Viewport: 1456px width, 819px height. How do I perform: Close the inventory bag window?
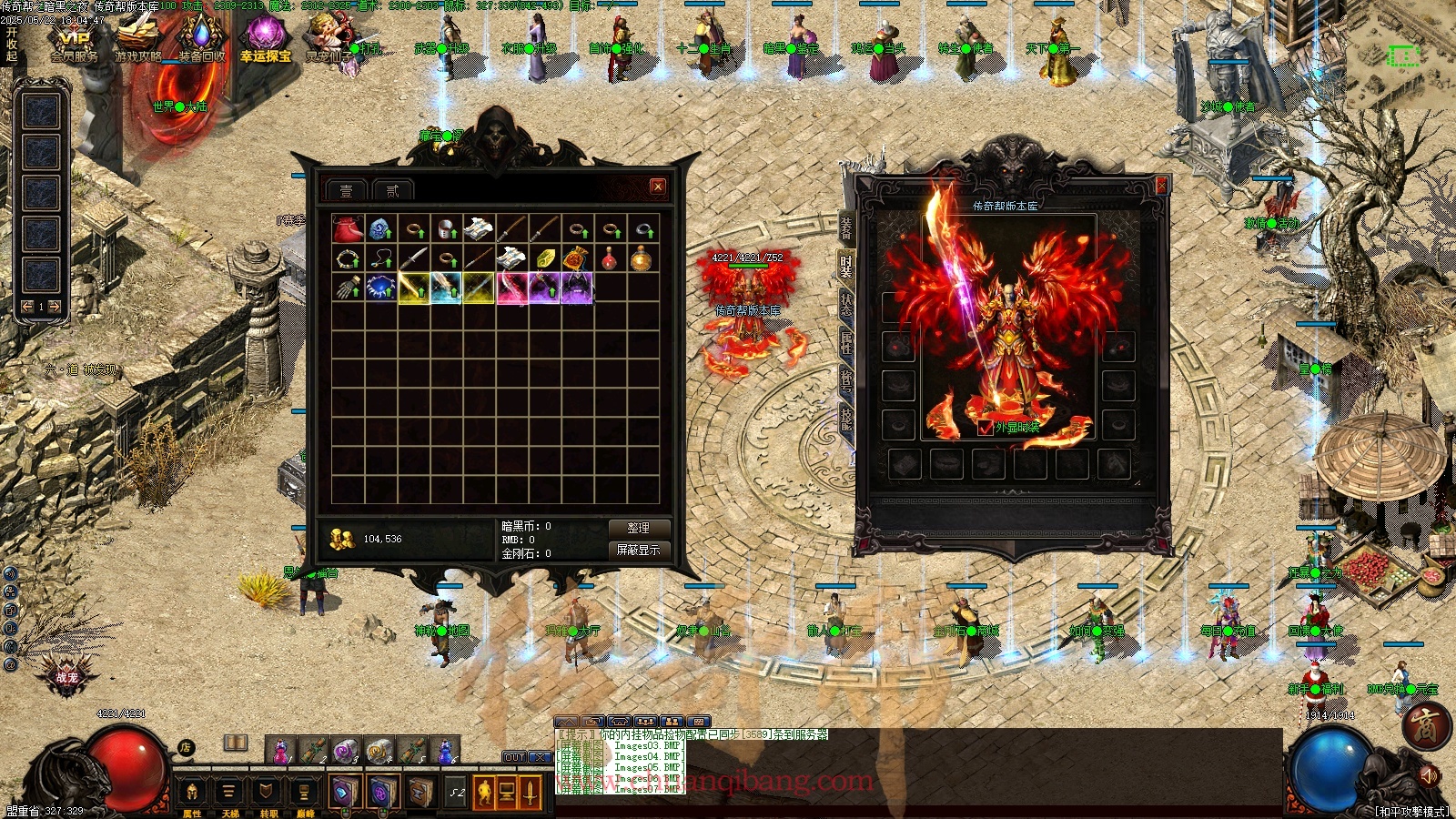pos(658,187)
